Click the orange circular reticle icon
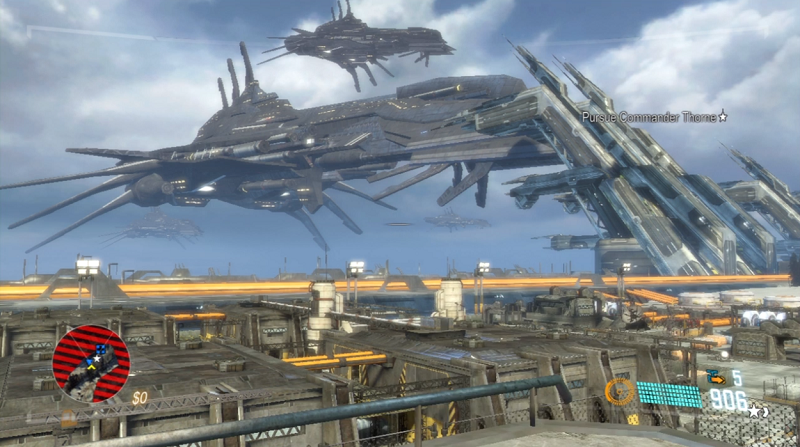The height and width of the screenshot is (447, 800). point(619,392)
